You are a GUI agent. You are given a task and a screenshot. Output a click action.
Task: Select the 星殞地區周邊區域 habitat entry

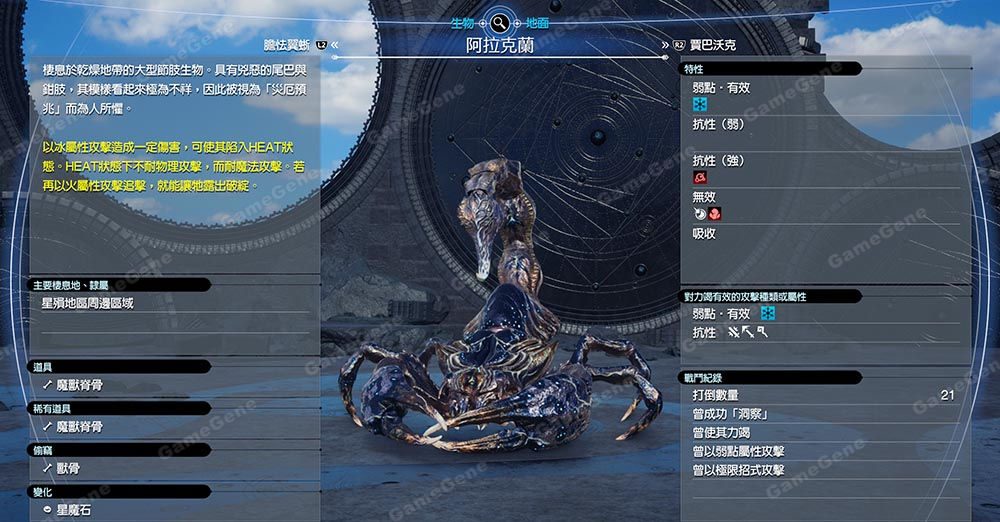tap(87, 303)
